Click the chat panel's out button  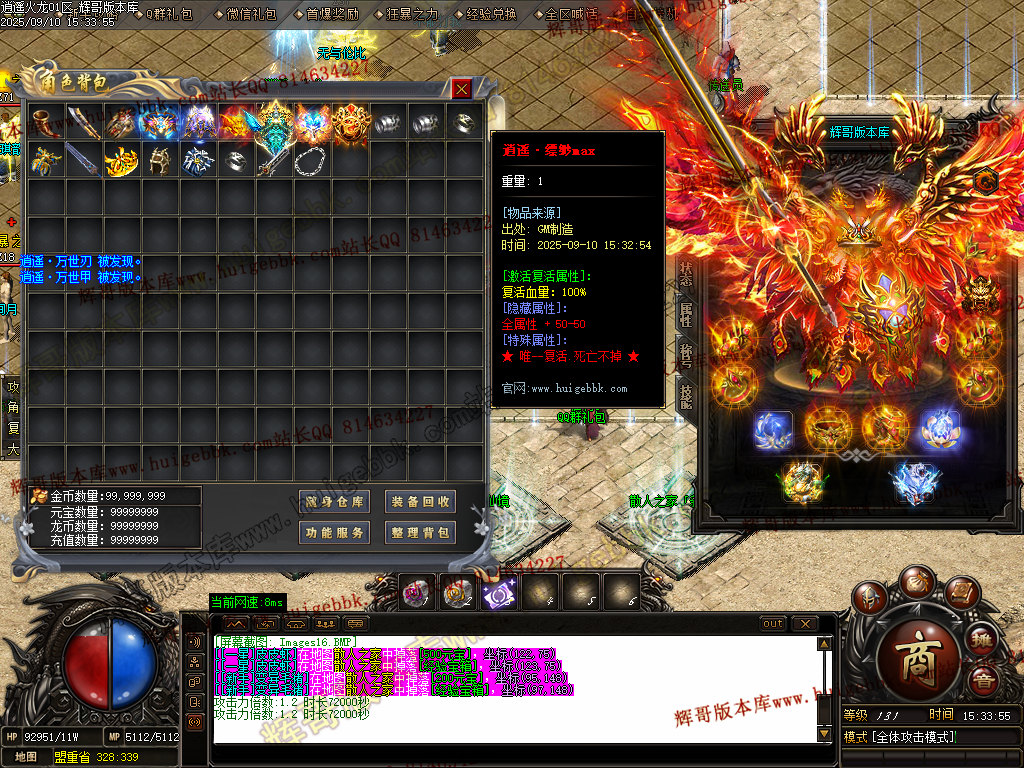pos(773,624)
